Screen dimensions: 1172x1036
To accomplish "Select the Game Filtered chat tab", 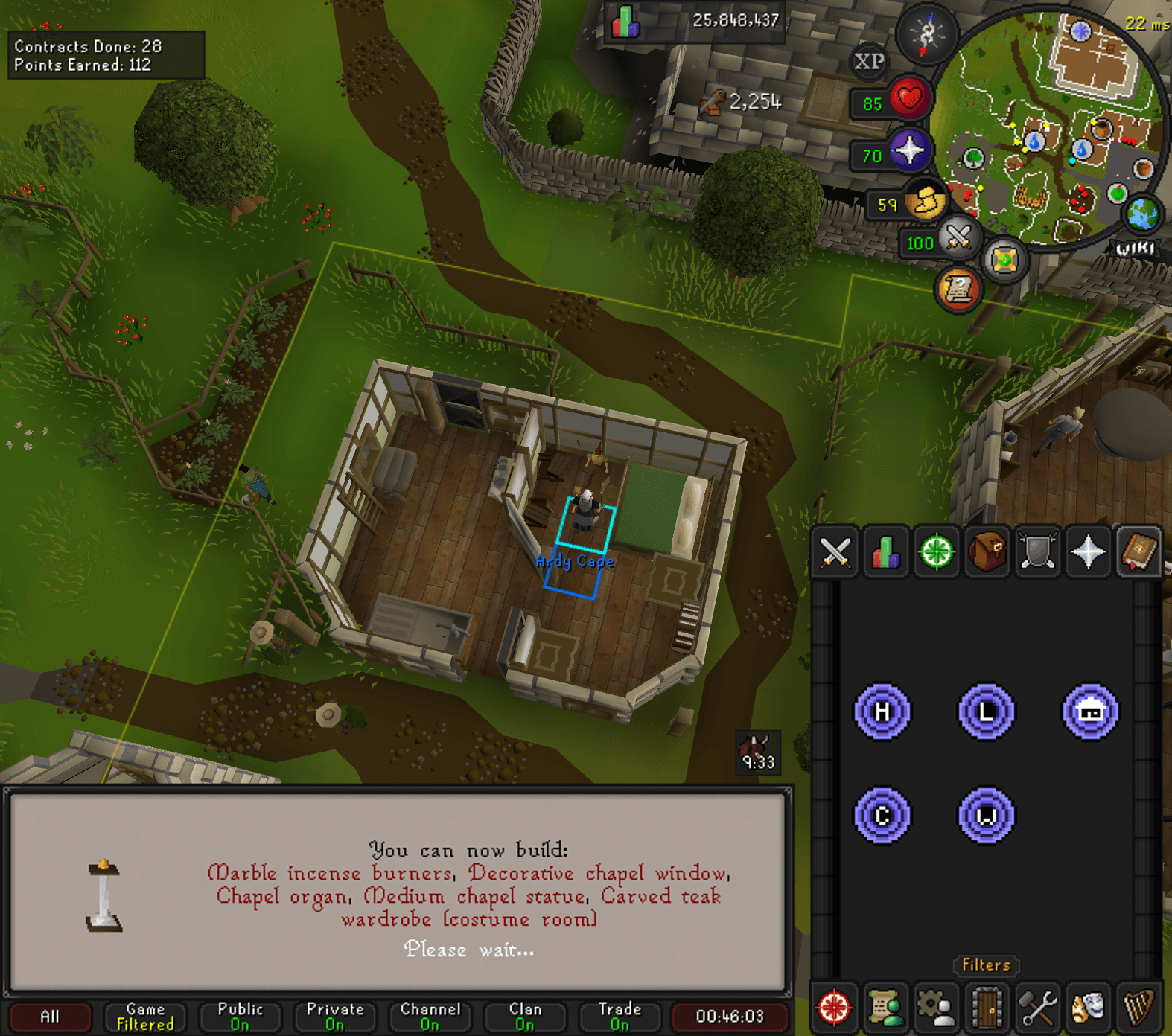I will click(x=145, y=1017).
